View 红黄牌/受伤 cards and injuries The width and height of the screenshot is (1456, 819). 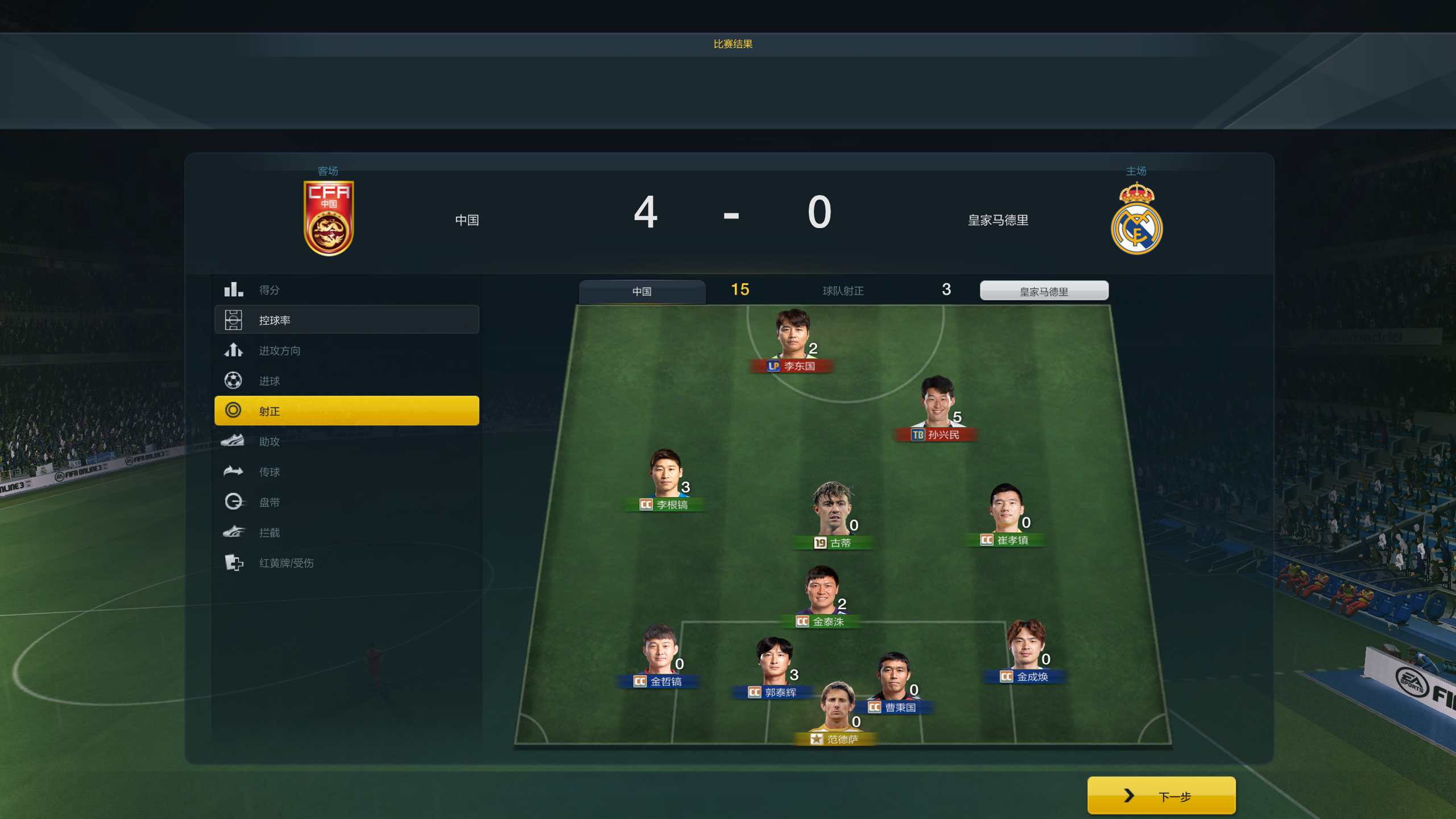click(x=346, y=562)
